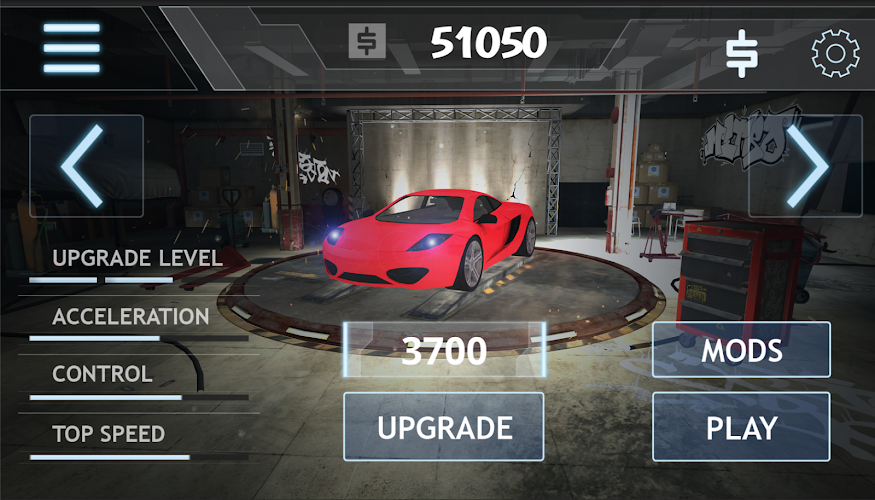
Task: Open the hamburger menu
Action: pyautogui.click(x=71, y=47)
